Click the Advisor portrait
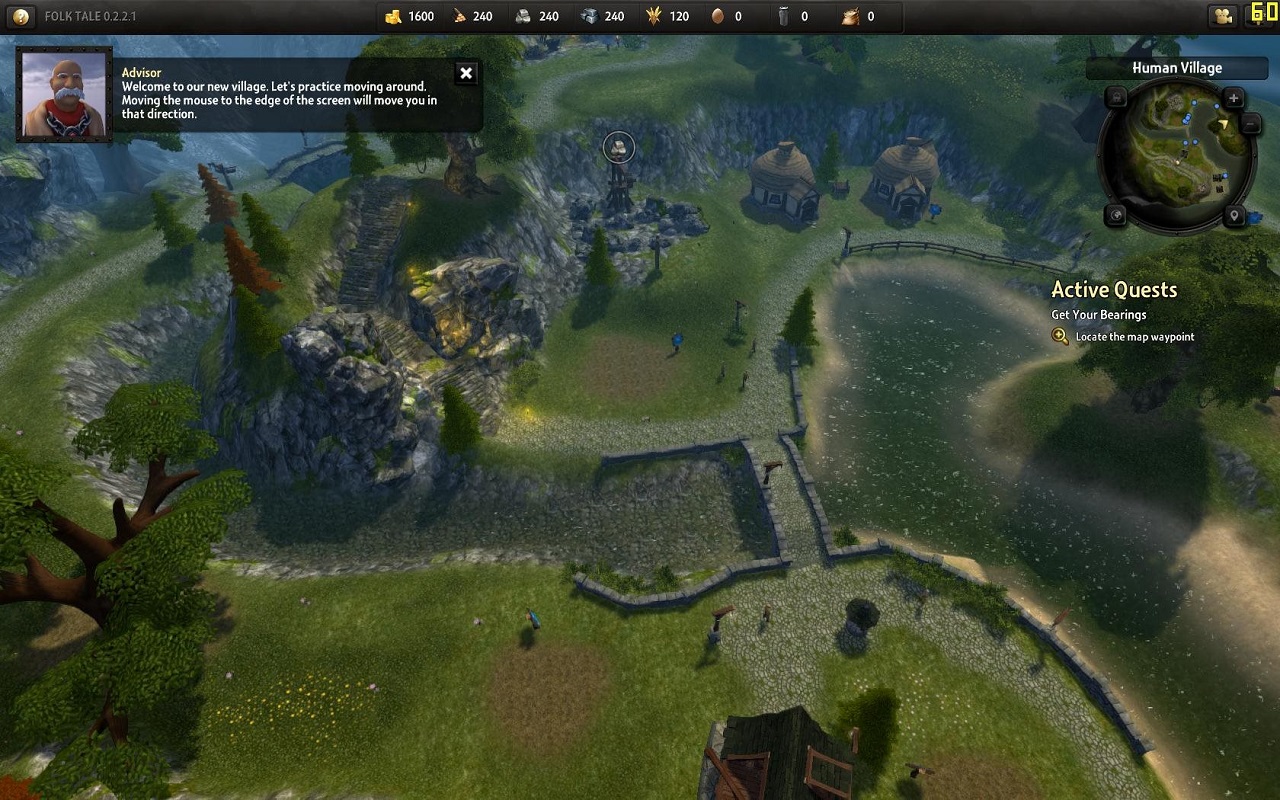 (x=64, y=94)
